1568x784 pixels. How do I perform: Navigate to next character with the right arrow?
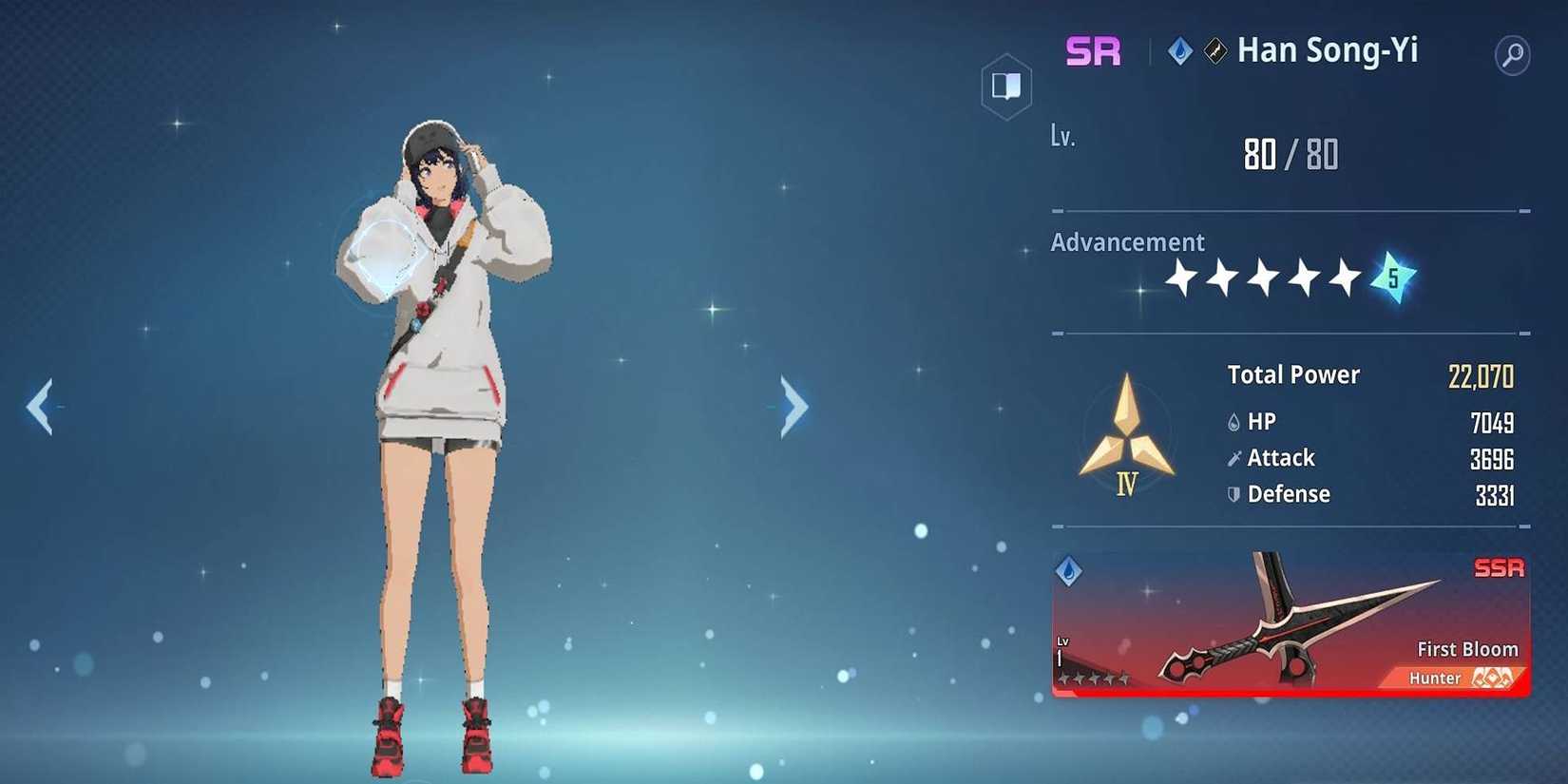tap(792, 404)
